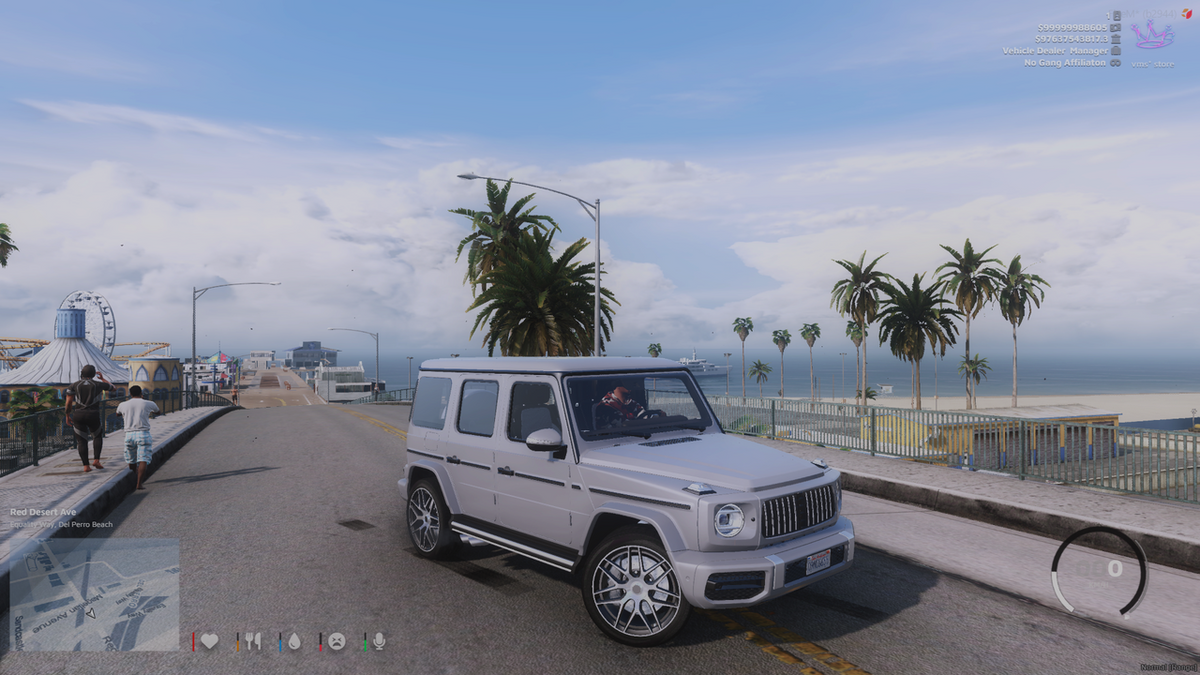Image resolution: width=1200 pixels, height=675 pixels.
Task: Click the fork and knife hunger icon
Action: coord(253,641)
